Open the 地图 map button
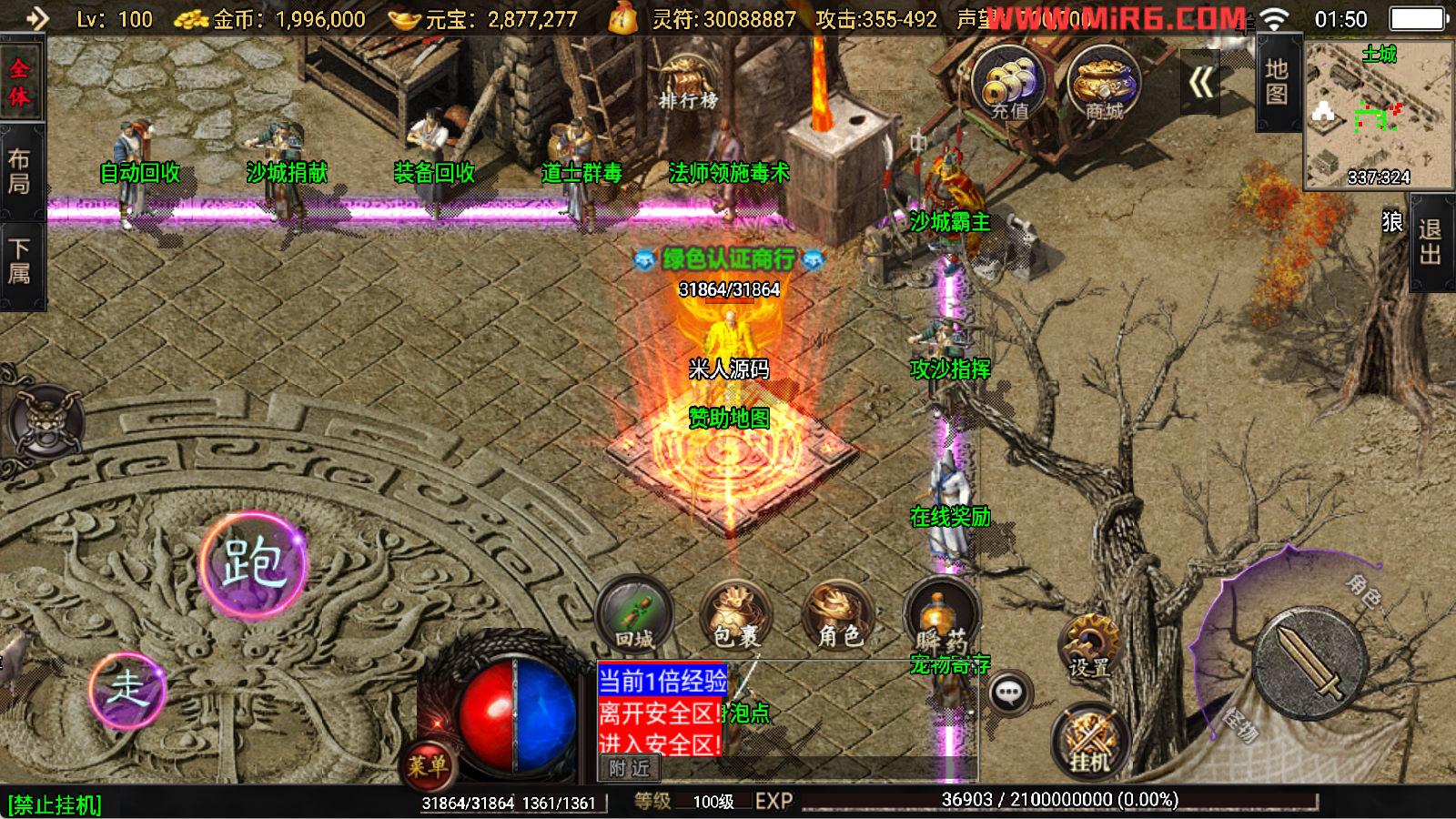Viewport: 1456px width, 819px height. (x=1276, y=82)
